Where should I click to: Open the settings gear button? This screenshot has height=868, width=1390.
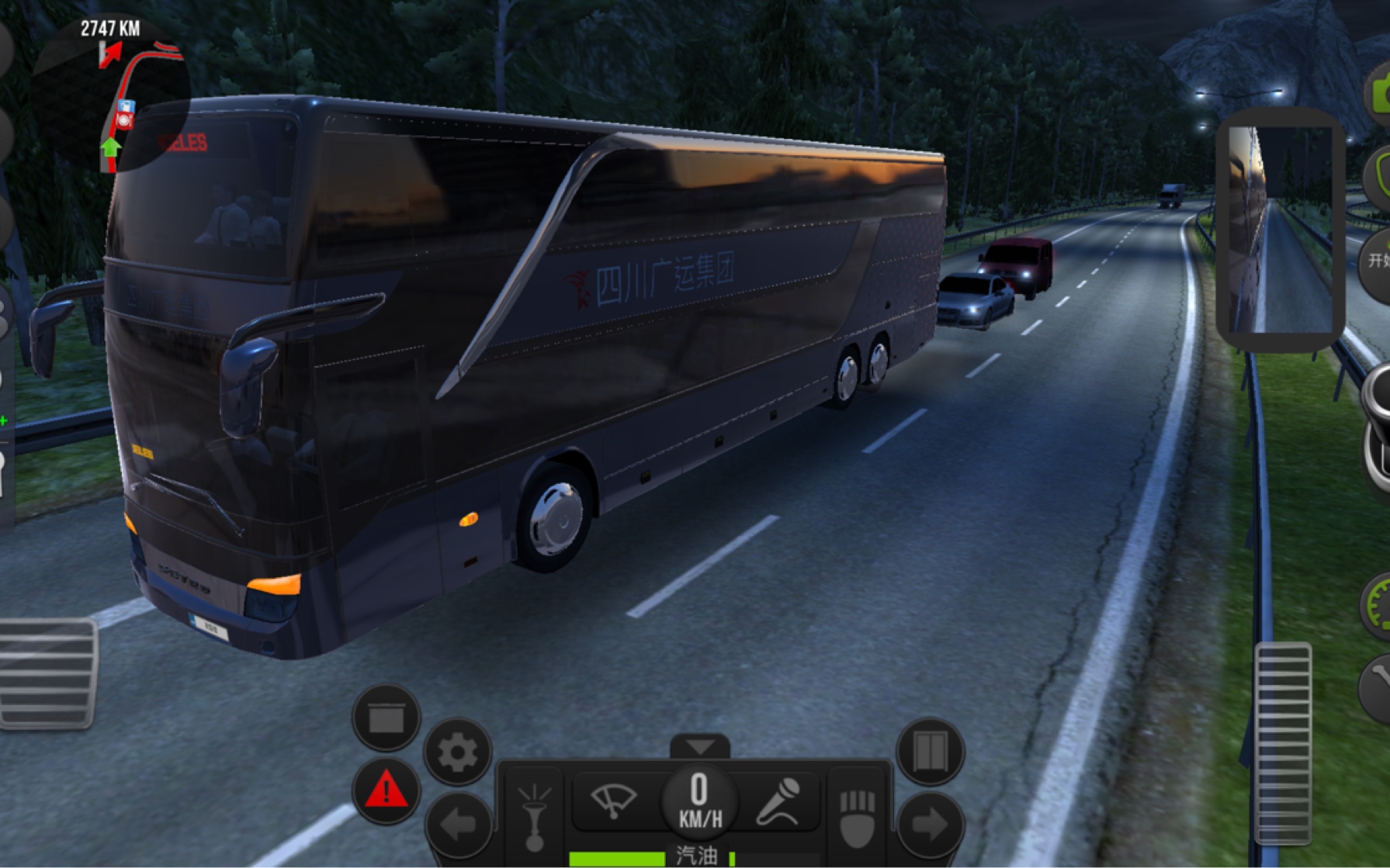point(458,752)
